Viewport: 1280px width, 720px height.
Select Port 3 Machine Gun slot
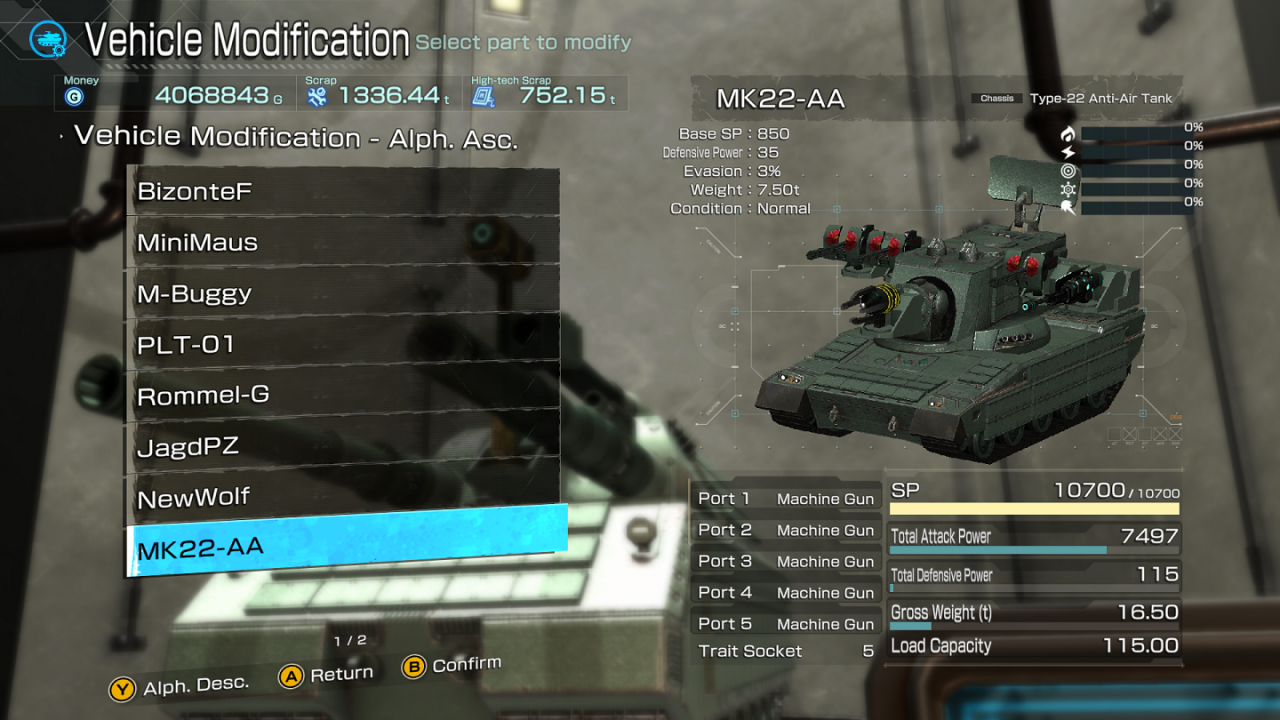click(x=785, y=561)
